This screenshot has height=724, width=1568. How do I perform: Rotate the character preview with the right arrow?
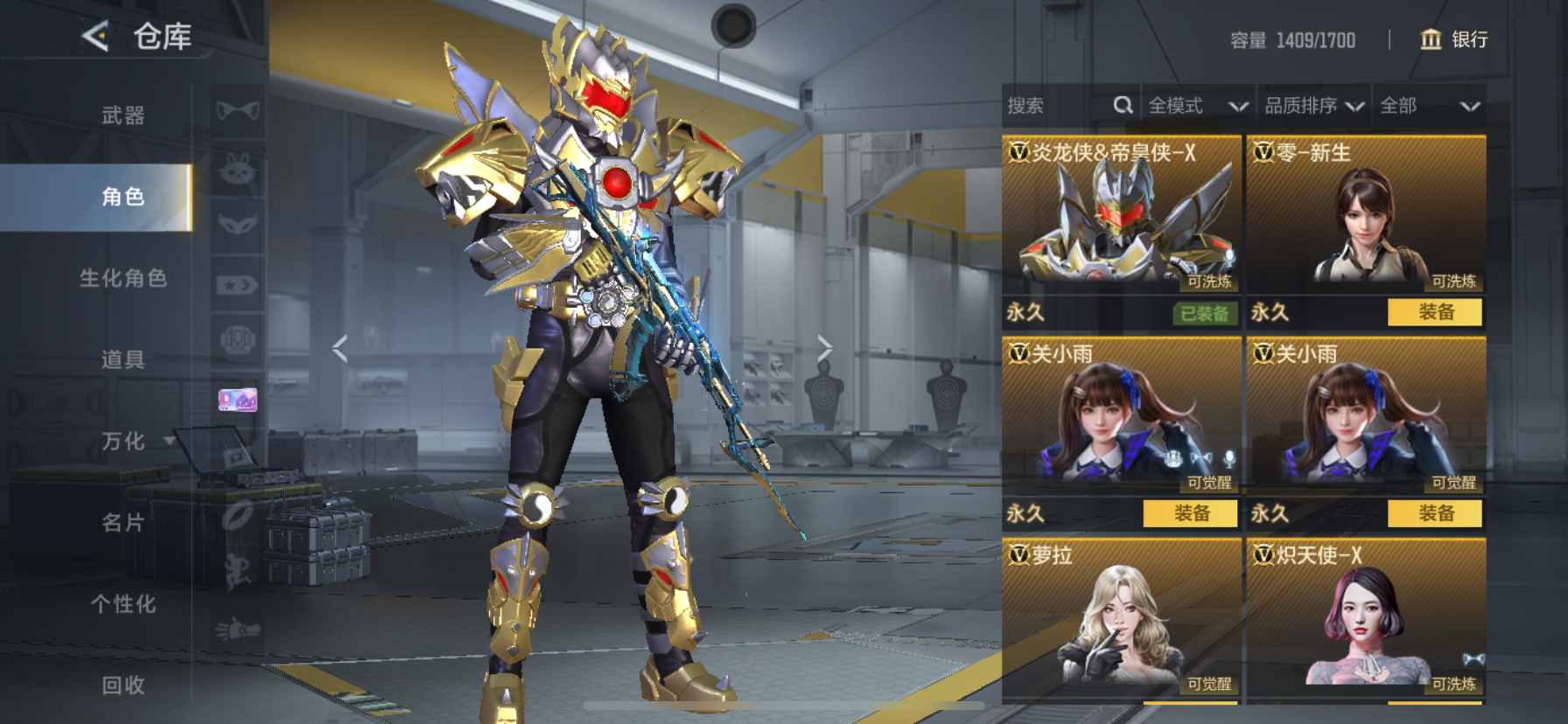click(824, 348)
